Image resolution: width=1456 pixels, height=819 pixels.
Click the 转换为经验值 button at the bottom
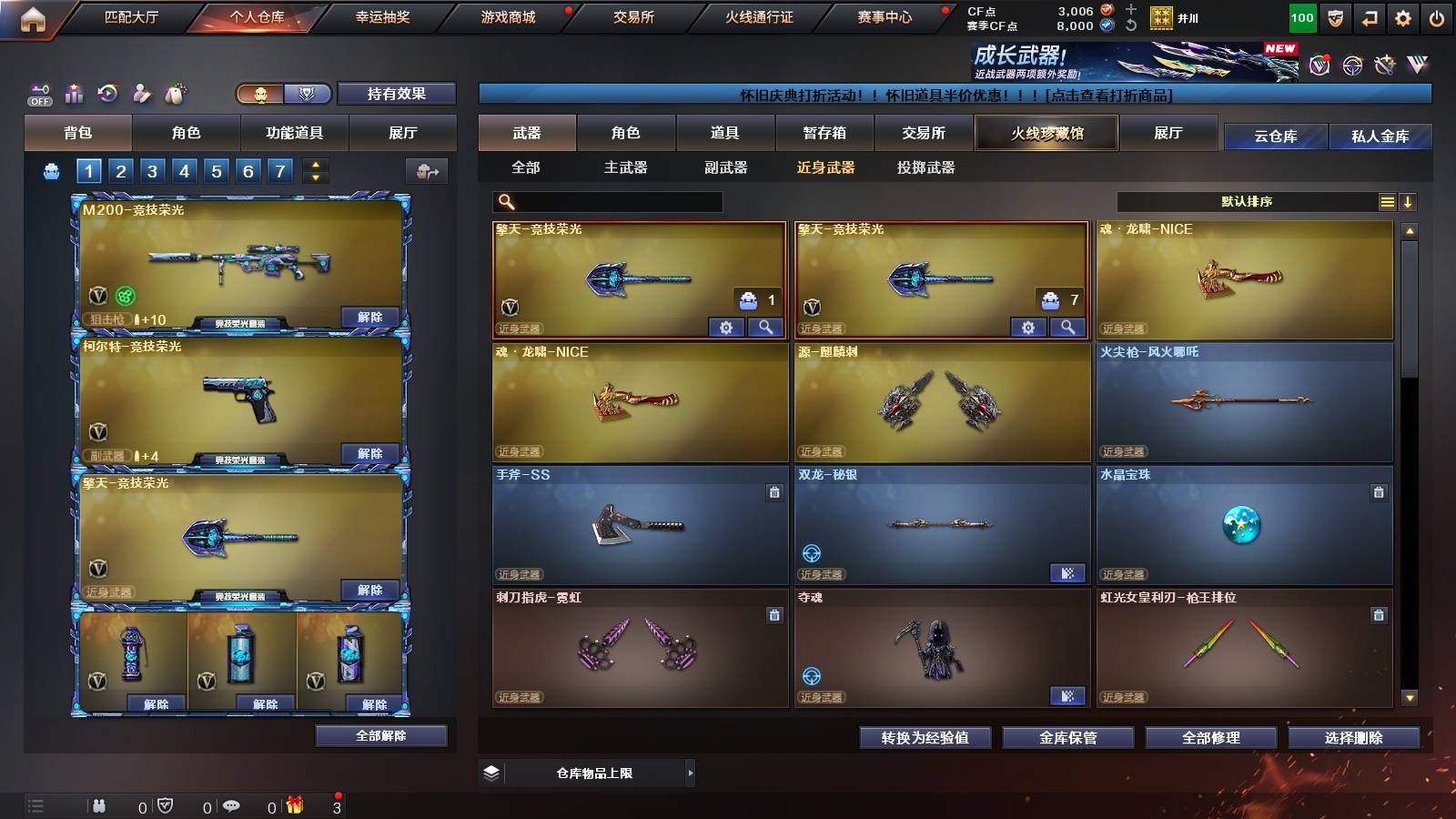(x=925, y=738)
